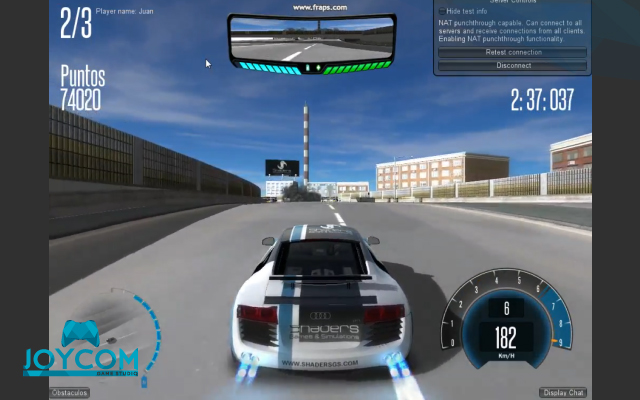The width and height of the screenshot is (640, 400).
Task: Open the Display Chat panel
Action: point(565,393)
